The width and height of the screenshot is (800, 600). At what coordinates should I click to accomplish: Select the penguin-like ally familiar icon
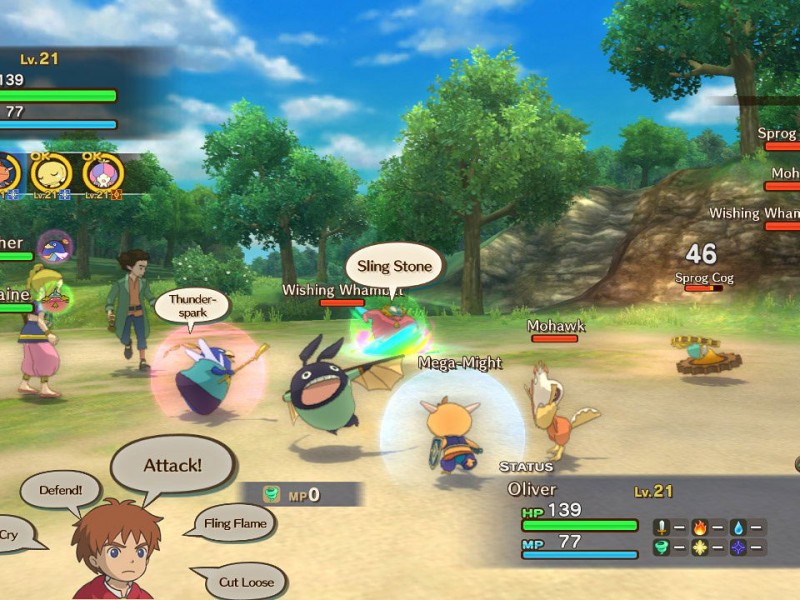pos(53,246)
